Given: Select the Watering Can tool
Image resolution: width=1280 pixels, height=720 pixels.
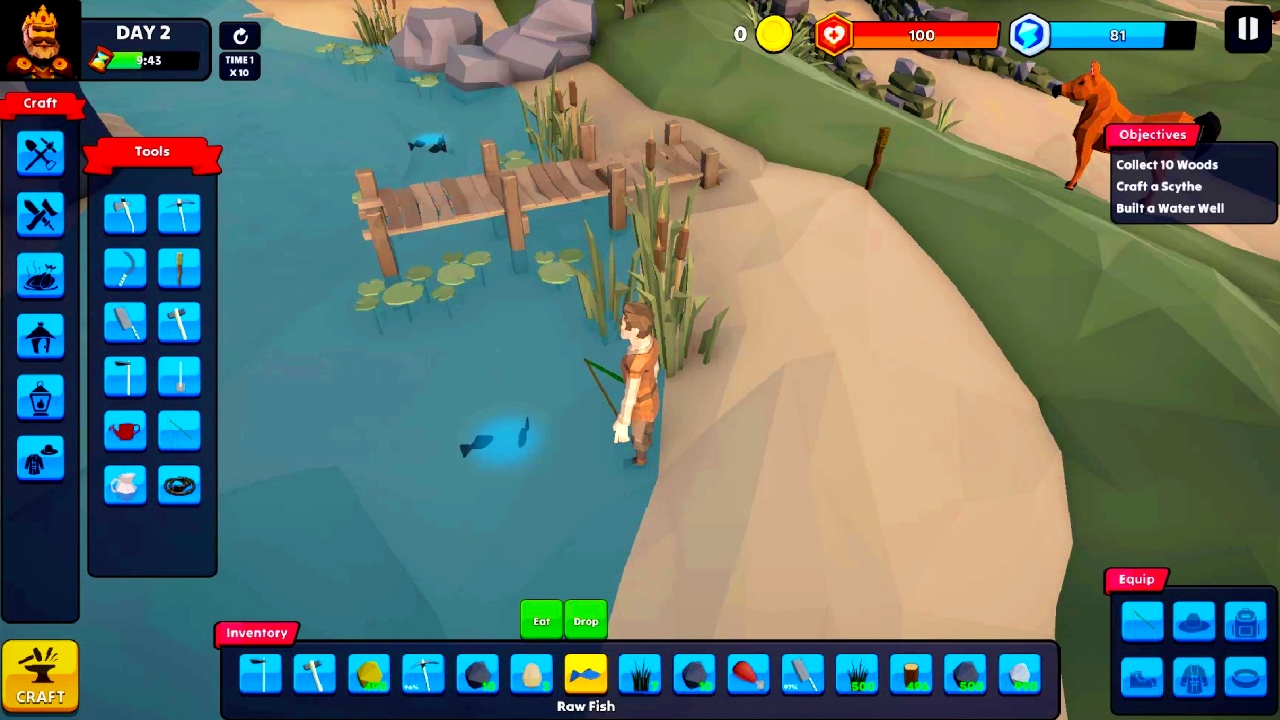Looking at the screenshot, I should point(125,430).
